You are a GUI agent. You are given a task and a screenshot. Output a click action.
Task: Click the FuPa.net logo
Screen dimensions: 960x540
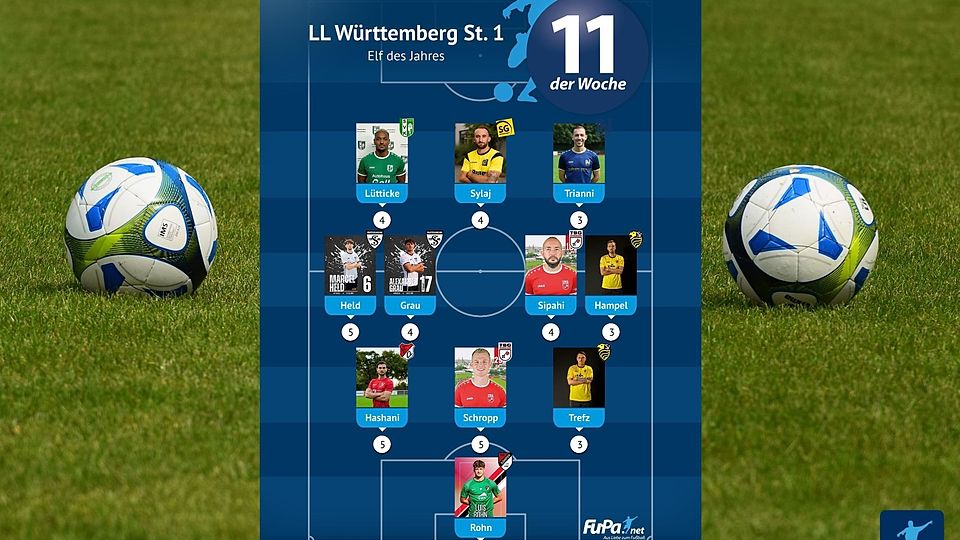click(x=611, y=526)
